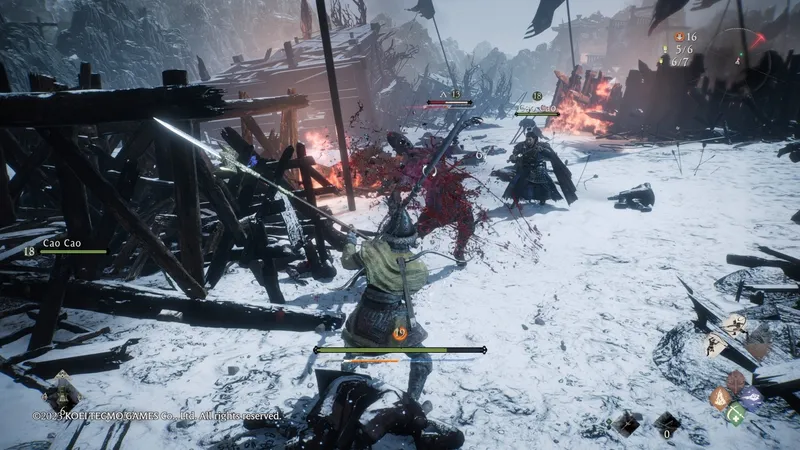Viewport: 800px width, 450px height.
Task: Select the dark weapon slot without a count
Action: [626, 424]
